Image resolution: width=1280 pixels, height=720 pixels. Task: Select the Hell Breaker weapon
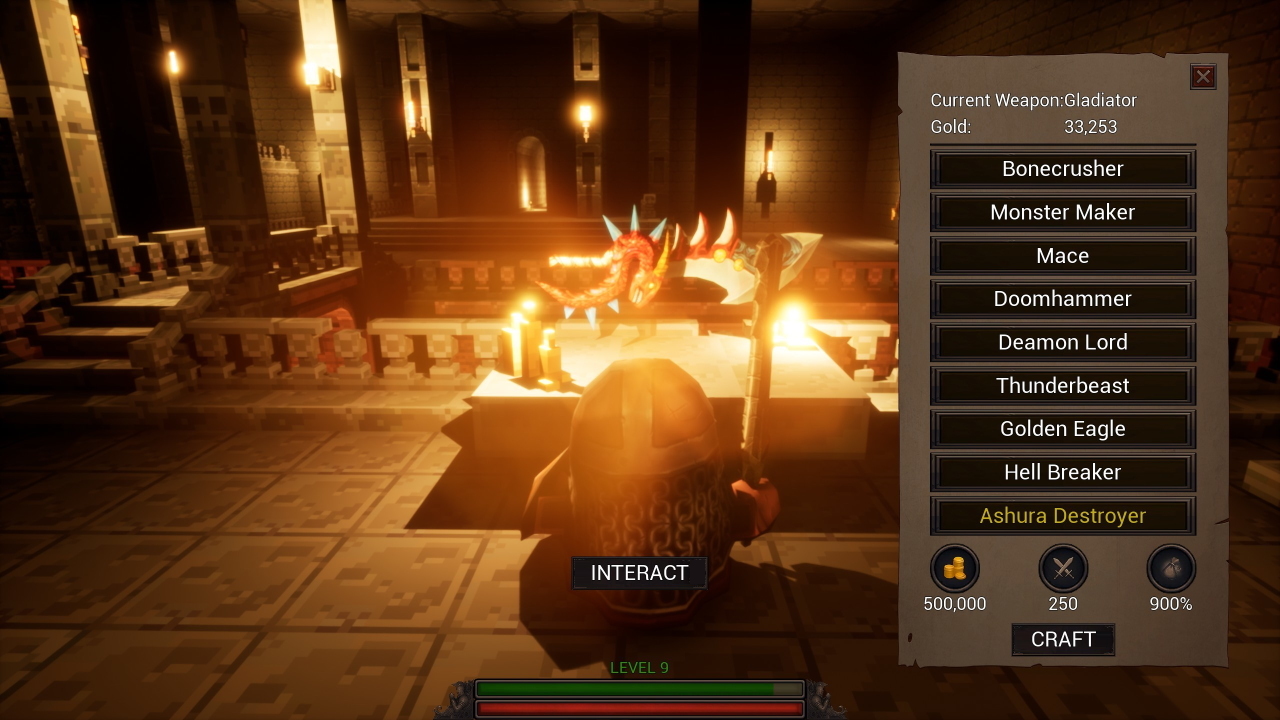tap(1062, 472)
